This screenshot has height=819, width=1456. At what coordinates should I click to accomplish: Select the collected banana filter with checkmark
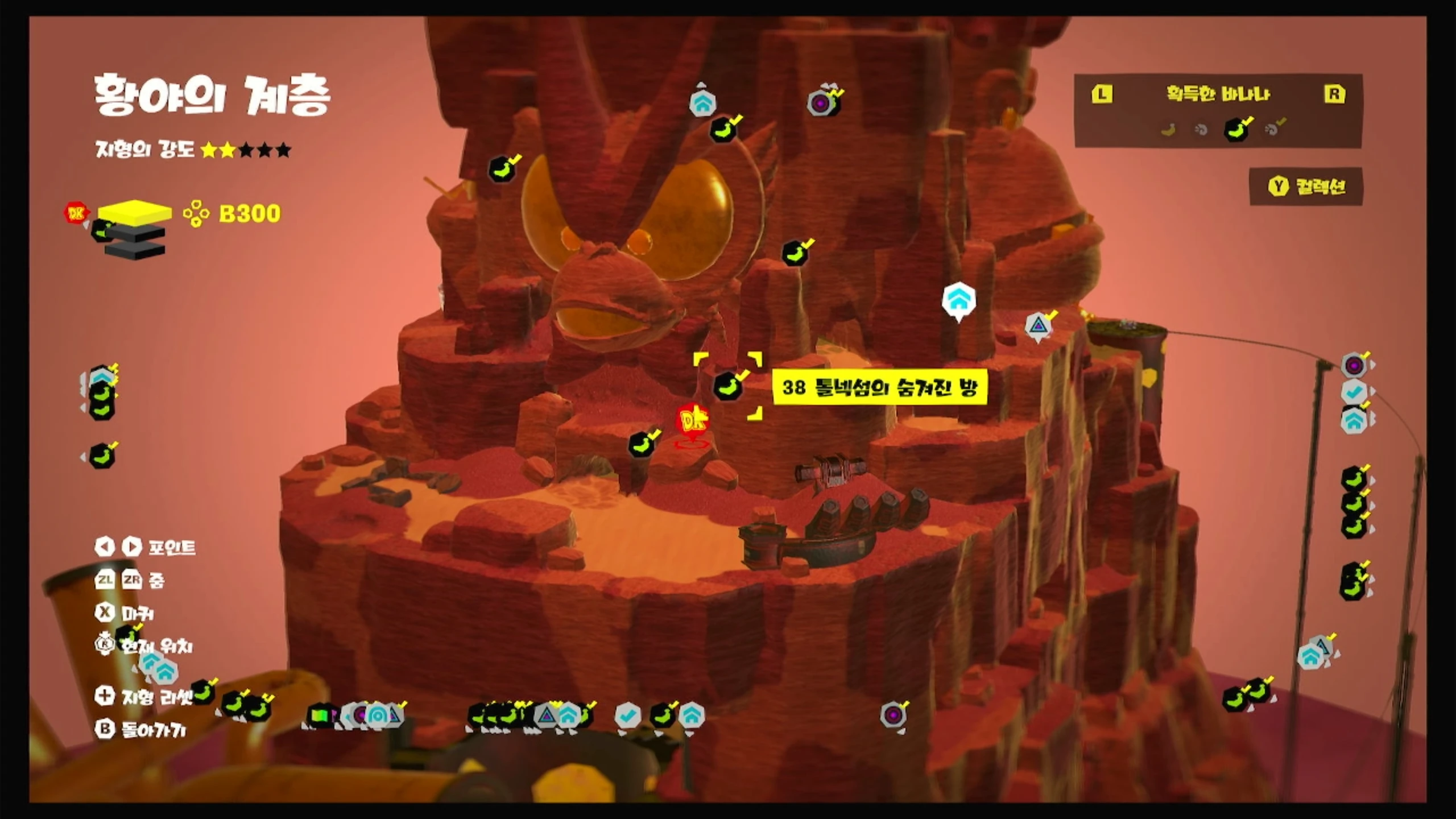[x=1237, y=129]
